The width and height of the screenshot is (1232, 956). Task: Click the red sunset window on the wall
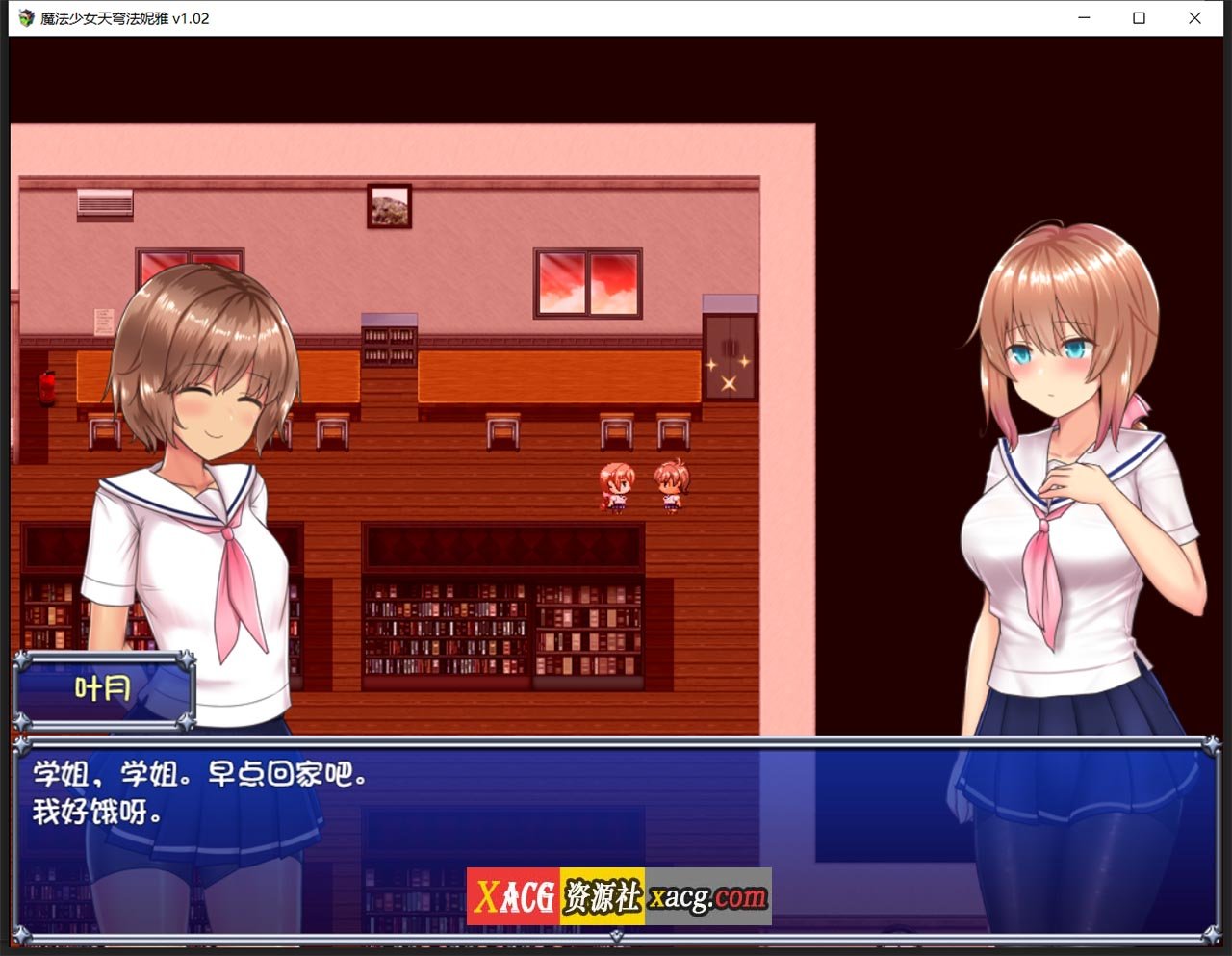point(587,281)
